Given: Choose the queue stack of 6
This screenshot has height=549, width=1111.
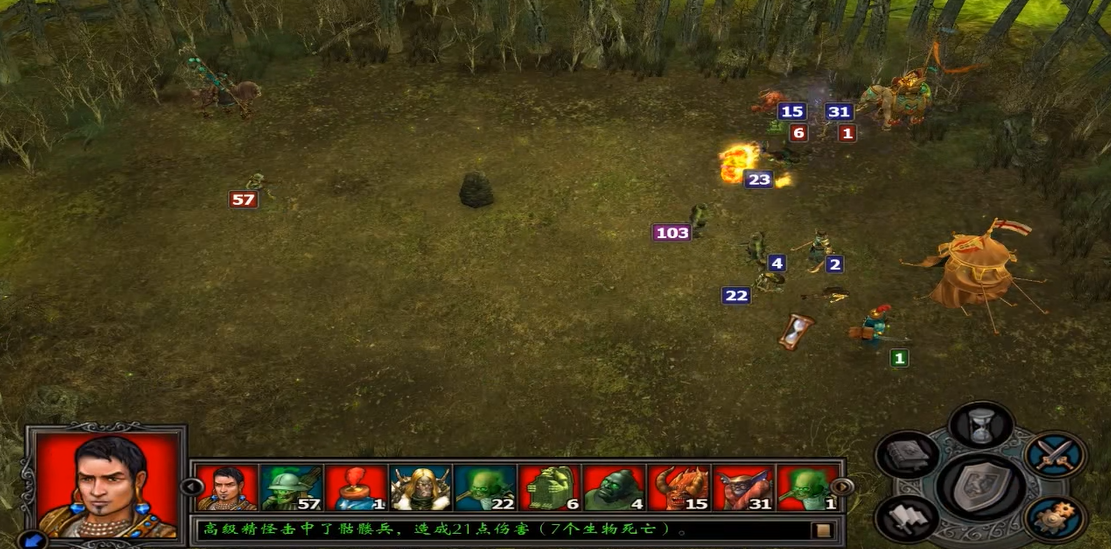Looking at the screenshot, I should tap(549, 488).
